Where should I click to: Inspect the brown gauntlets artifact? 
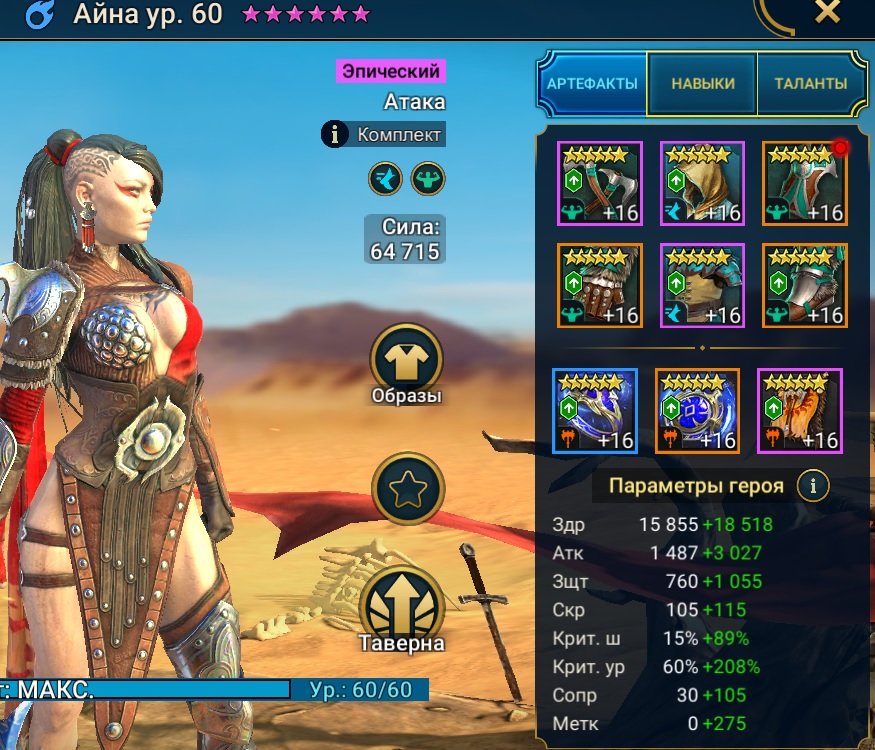click(598, 286)
